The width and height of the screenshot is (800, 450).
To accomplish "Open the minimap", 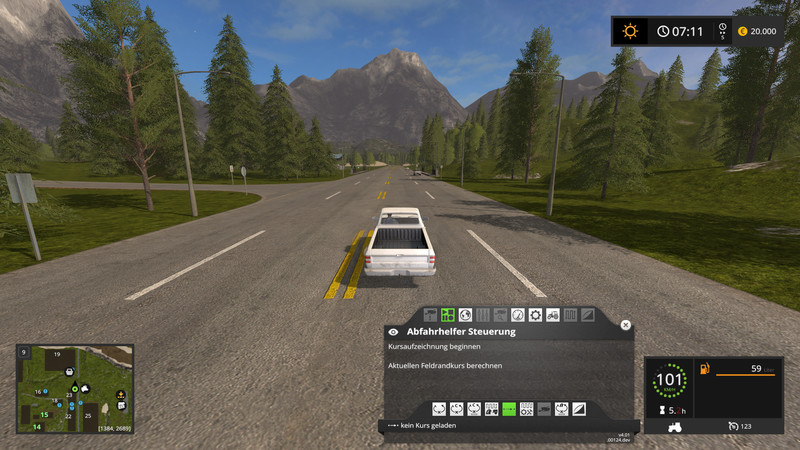I will click(75, 389).
